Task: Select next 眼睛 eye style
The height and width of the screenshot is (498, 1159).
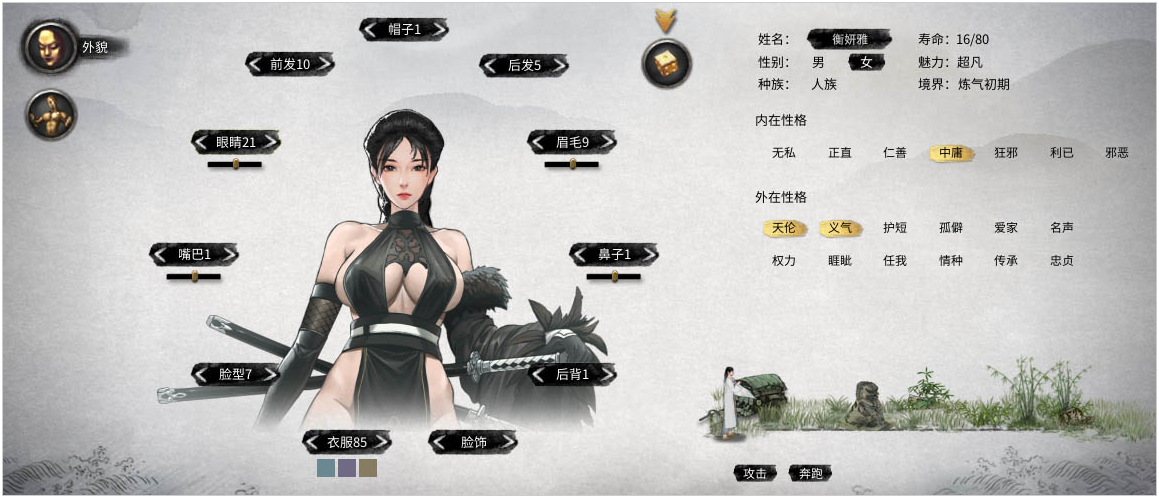Action: (x=271, y=142)
